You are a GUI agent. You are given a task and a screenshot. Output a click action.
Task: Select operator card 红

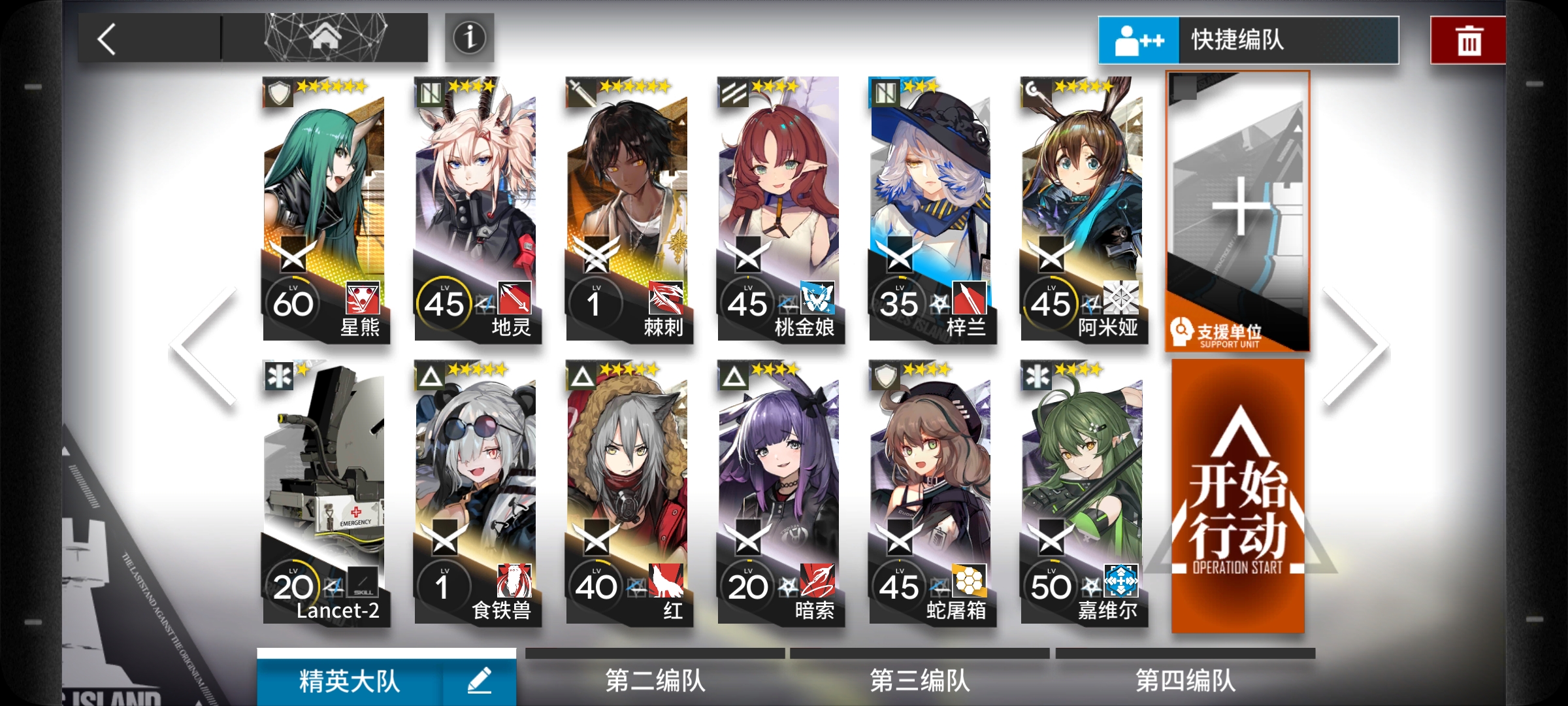tap(629, 494)
